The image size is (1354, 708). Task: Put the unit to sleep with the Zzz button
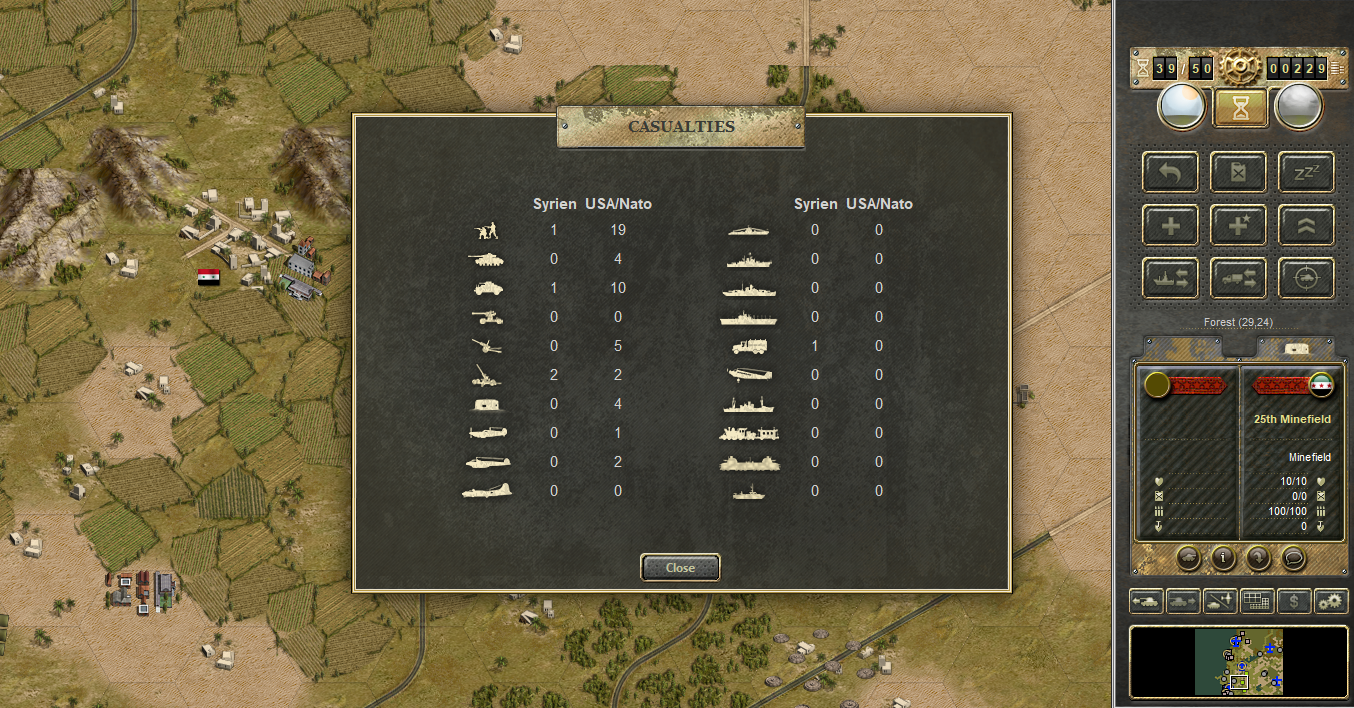1306,172
